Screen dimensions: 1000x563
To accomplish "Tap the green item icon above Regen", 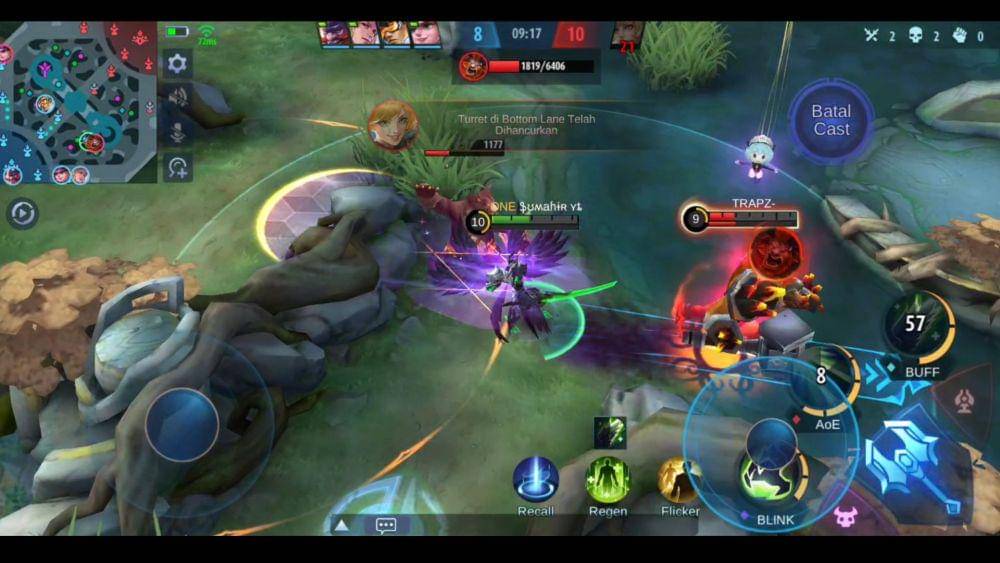I will pyautogui.click(x=609, y=432).
